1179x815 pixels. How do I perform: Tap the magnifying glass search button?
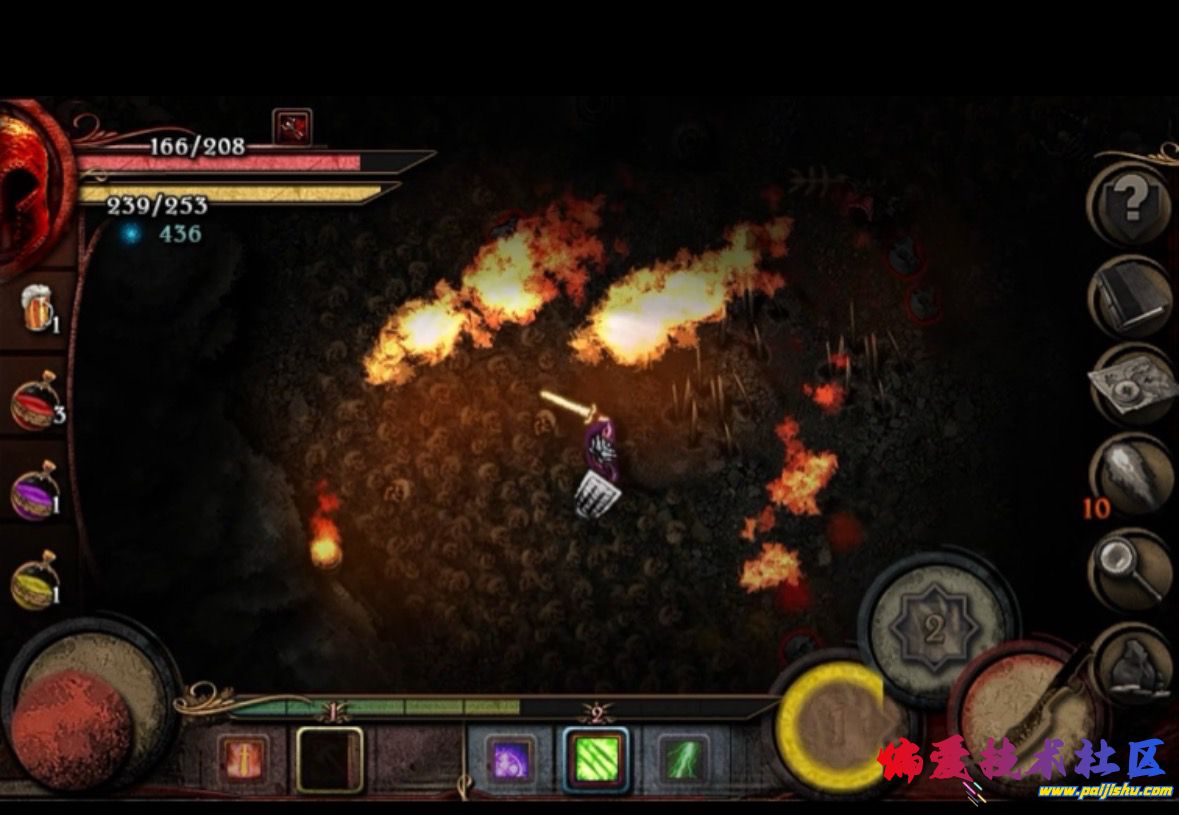[x=1130, y=567]
